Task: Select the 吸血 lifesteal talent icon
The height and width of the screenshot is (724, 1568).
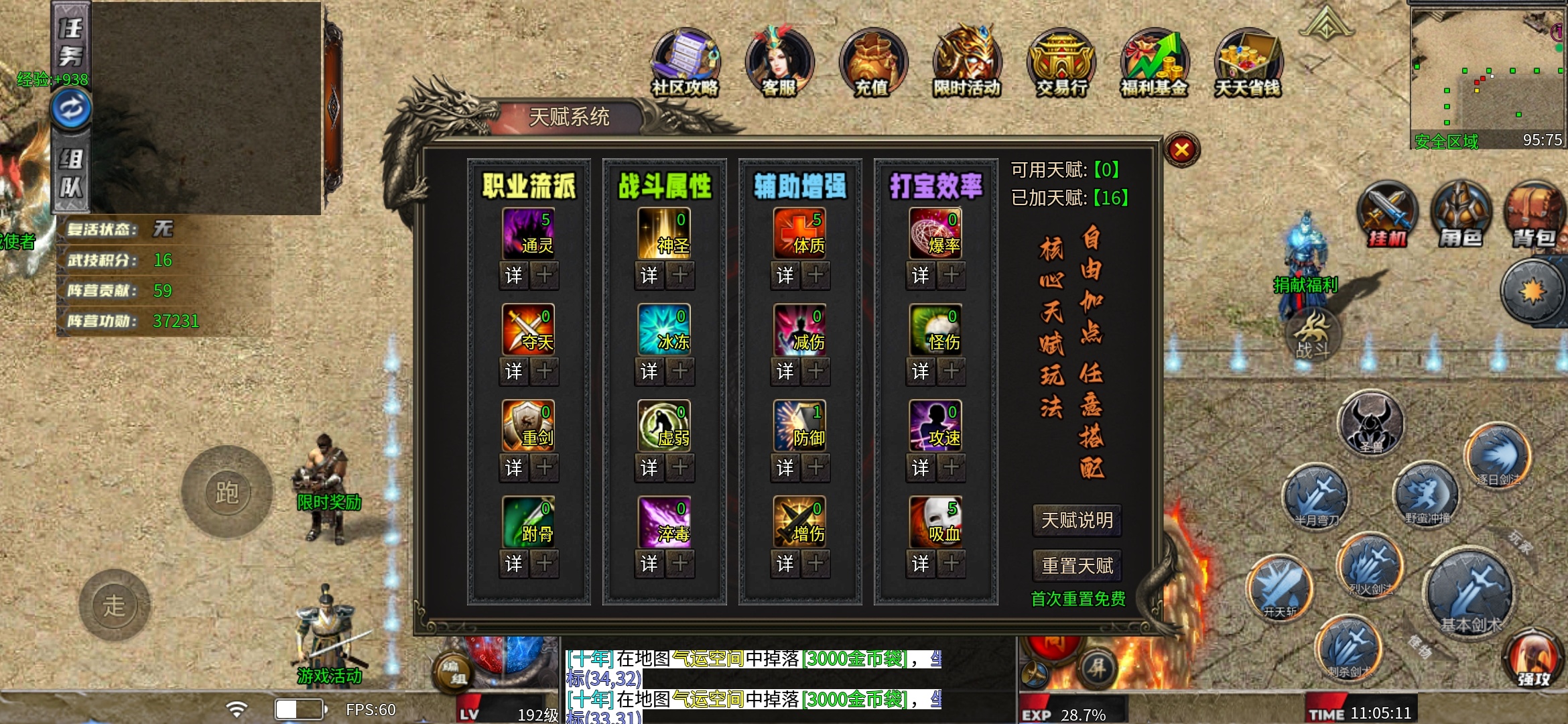Action: 935,522
